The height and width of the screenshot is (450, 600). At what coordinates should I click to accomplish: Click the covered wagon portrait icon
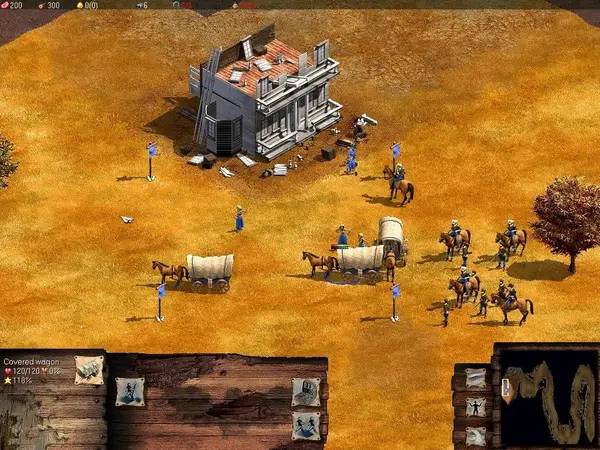88,369
